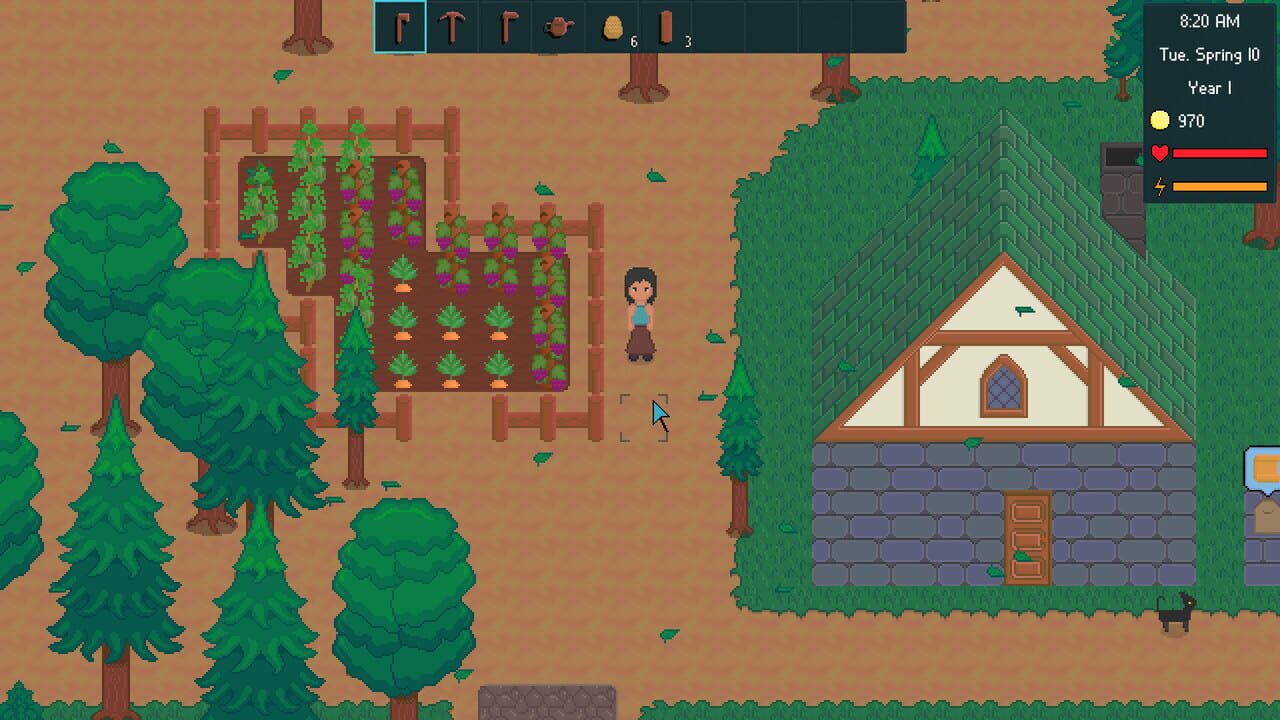The height and width of the screenshot is (720, 1280).
Task: Click the lightning bolt energy icon
Action: pos(1159,185)
